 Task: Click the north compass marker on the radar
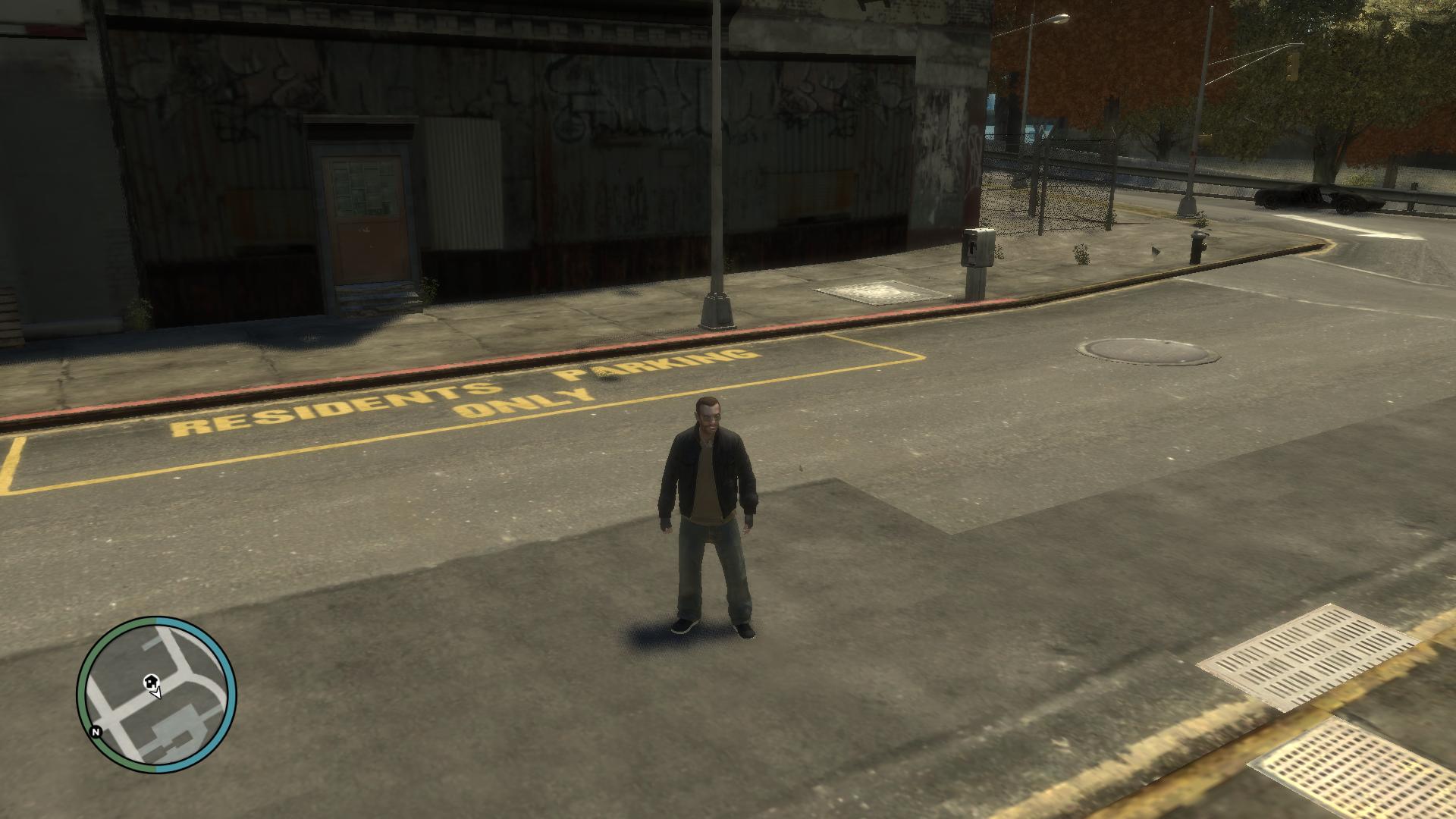tap(96, 733)
